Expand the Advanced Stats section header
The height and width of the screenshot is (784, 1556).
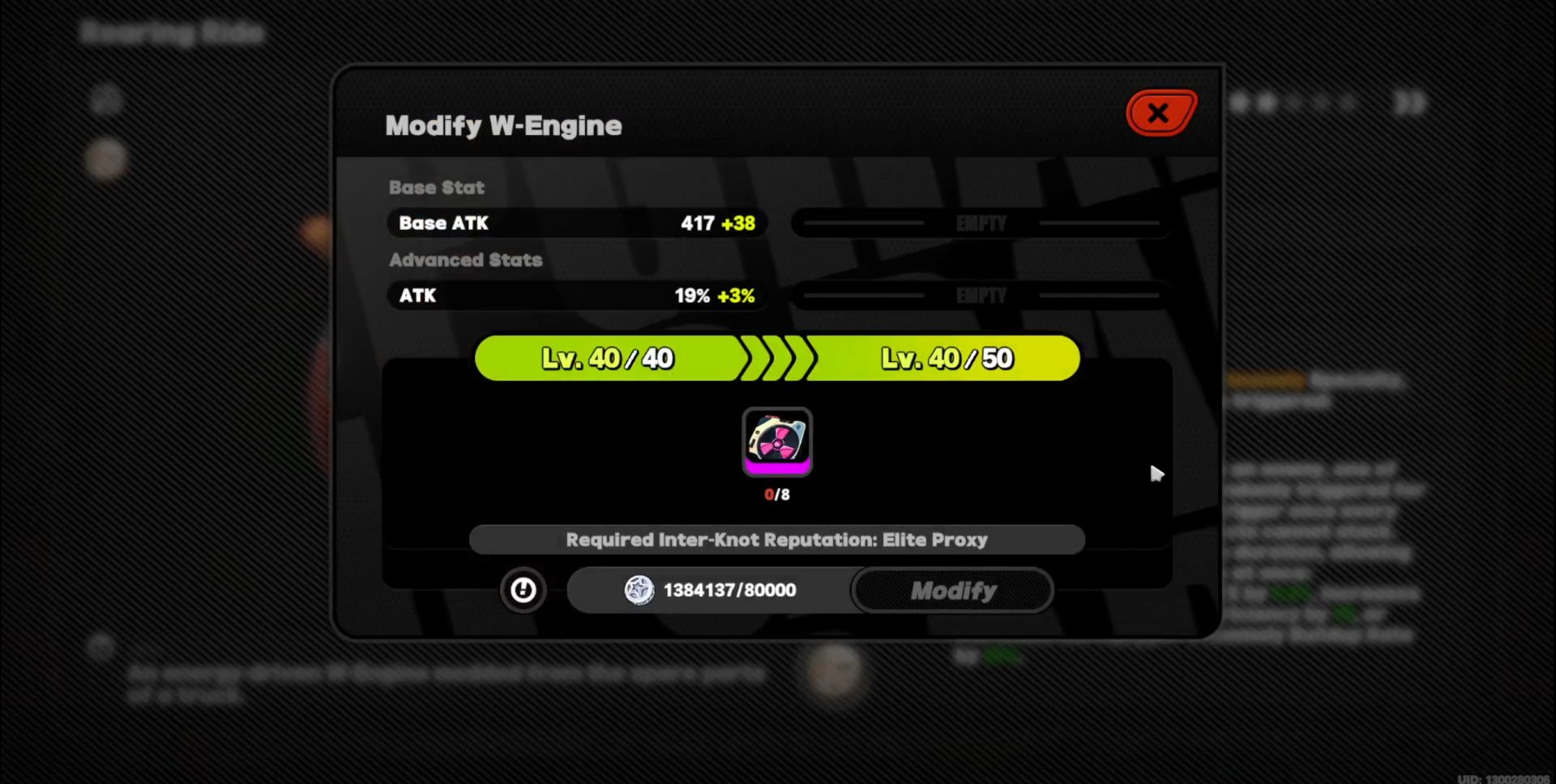[466, 260]
